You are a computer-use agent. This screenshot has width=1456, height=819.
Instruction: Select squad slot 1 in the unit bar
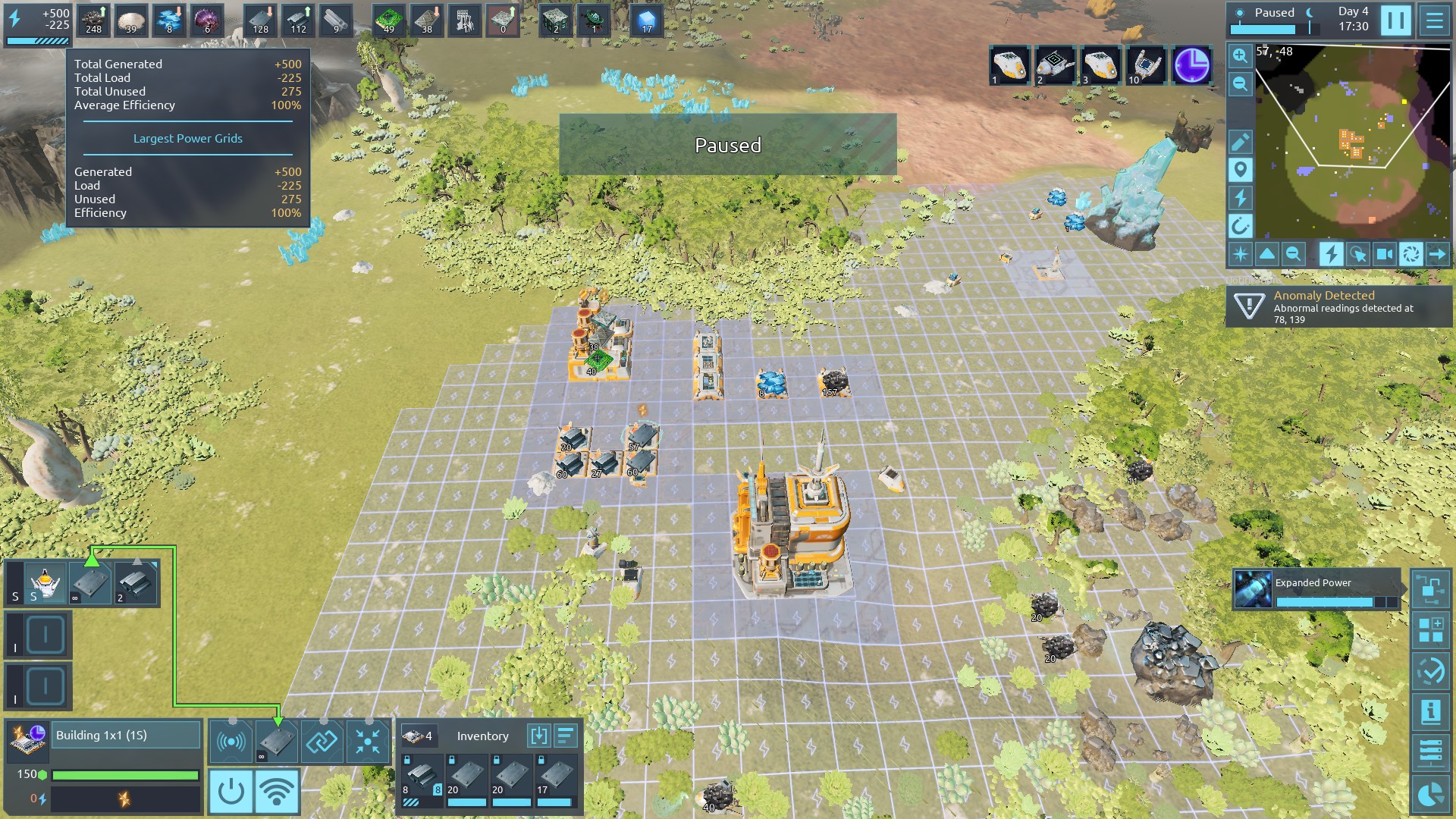1009,67
